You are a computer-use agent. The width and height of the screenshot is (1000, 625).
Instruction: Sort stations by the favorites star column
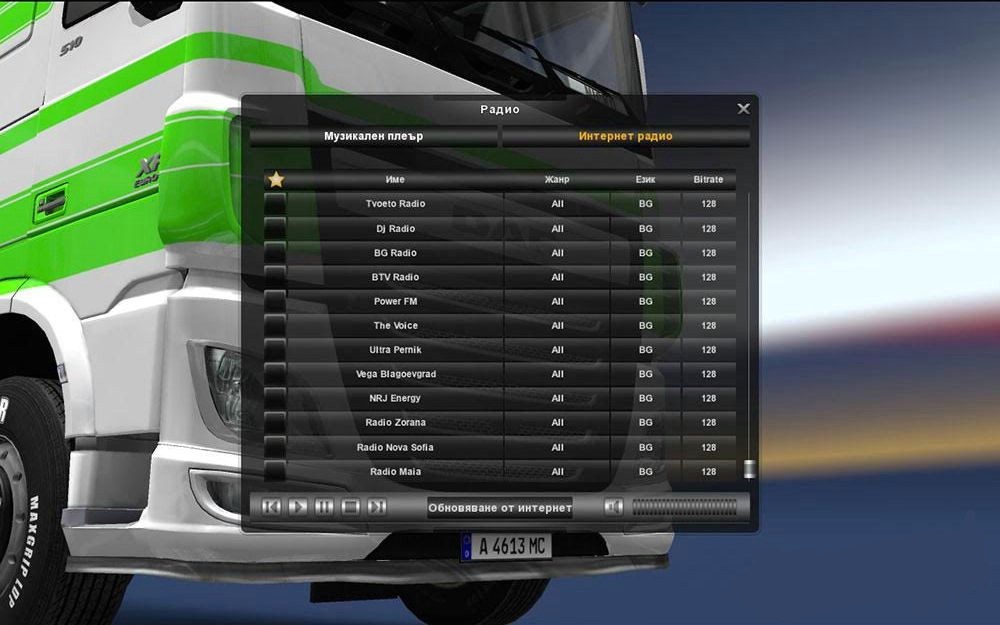point(276,180)
